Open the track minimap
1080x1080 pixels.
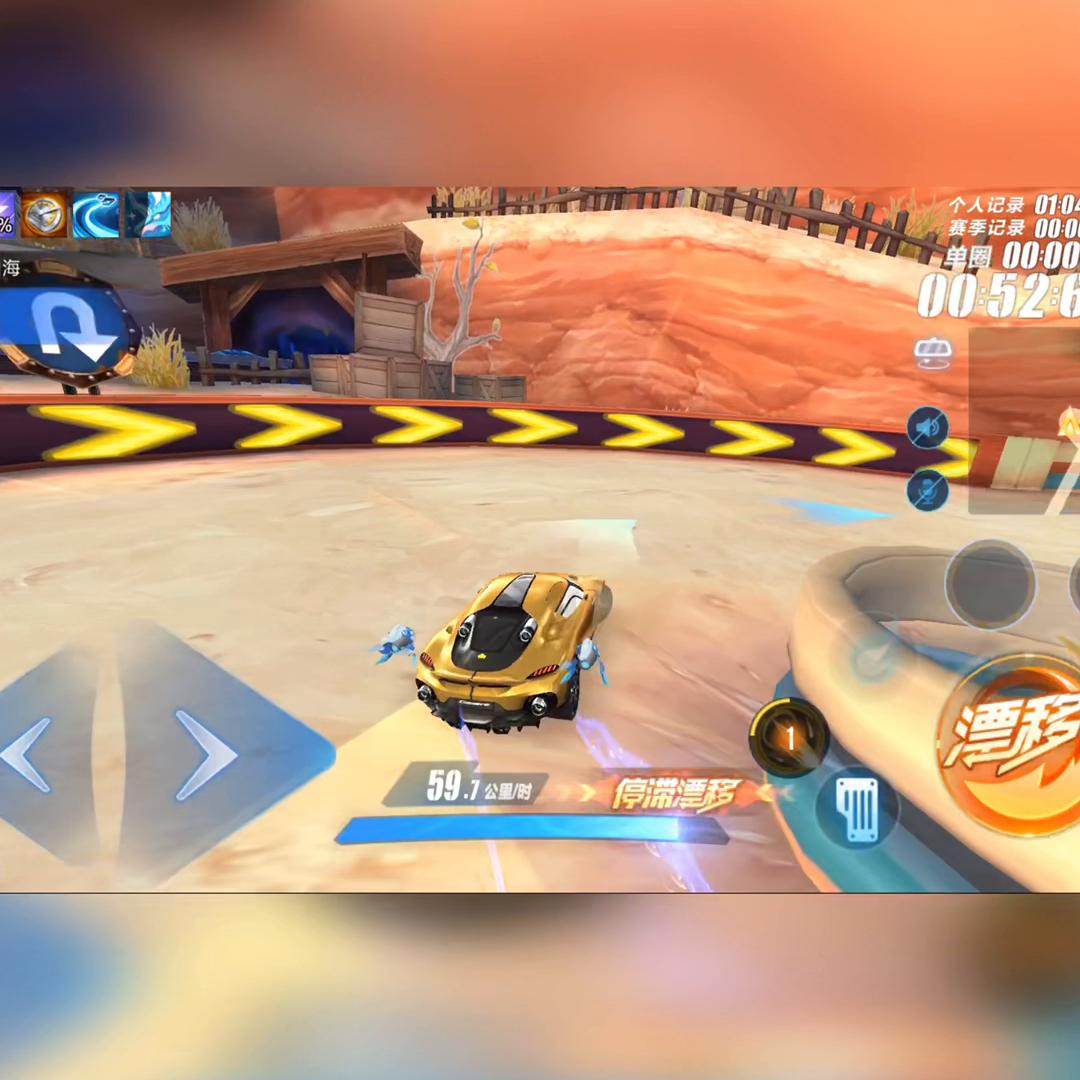(1025, 420)
